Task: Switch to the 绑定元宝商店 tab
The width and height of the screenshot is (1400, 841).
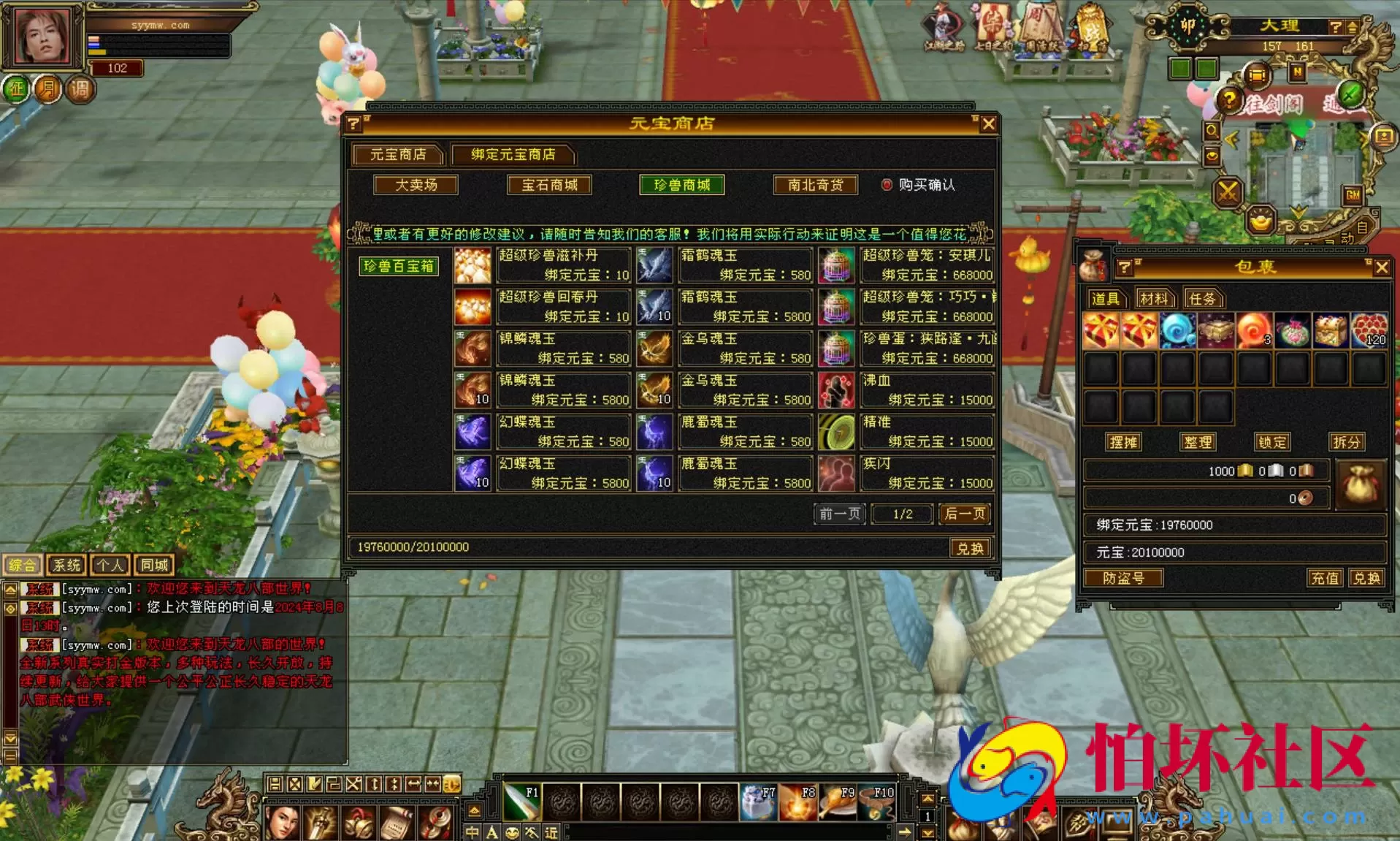Action: coord(512,154)
